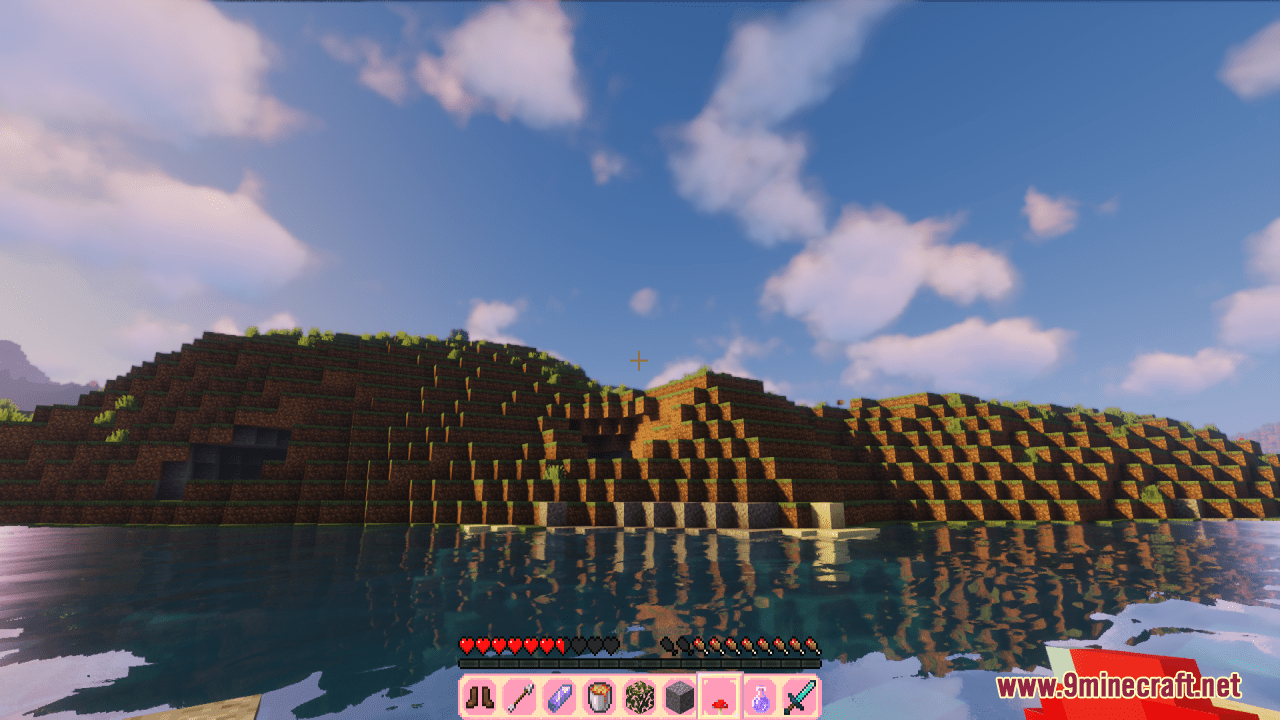Click the center of the experience bar
The height and width of the screenshot is (720, 1280).
pyautogui.click(x=640, y=662)
